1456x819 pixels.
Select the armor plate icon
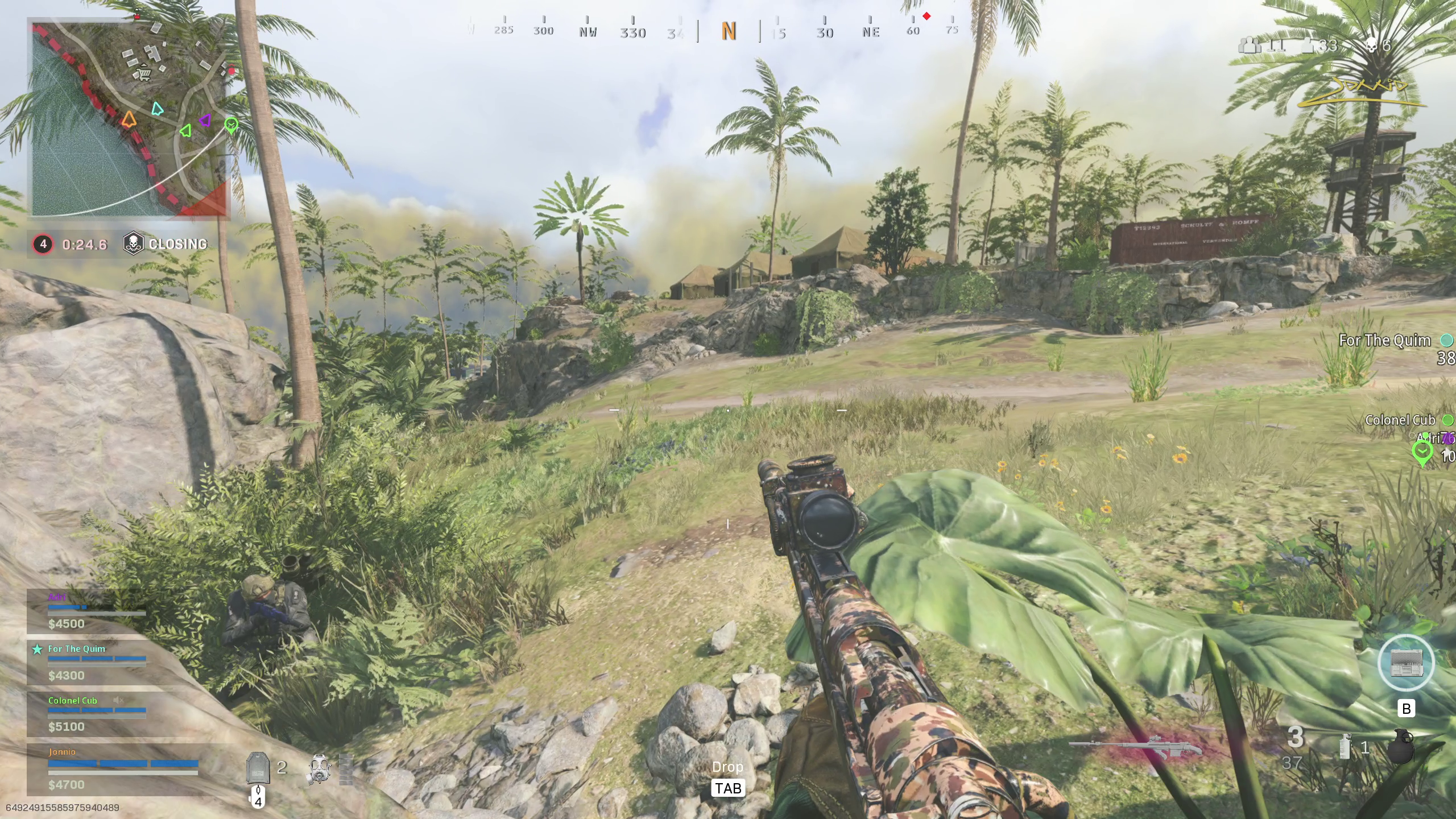[257, 768]
